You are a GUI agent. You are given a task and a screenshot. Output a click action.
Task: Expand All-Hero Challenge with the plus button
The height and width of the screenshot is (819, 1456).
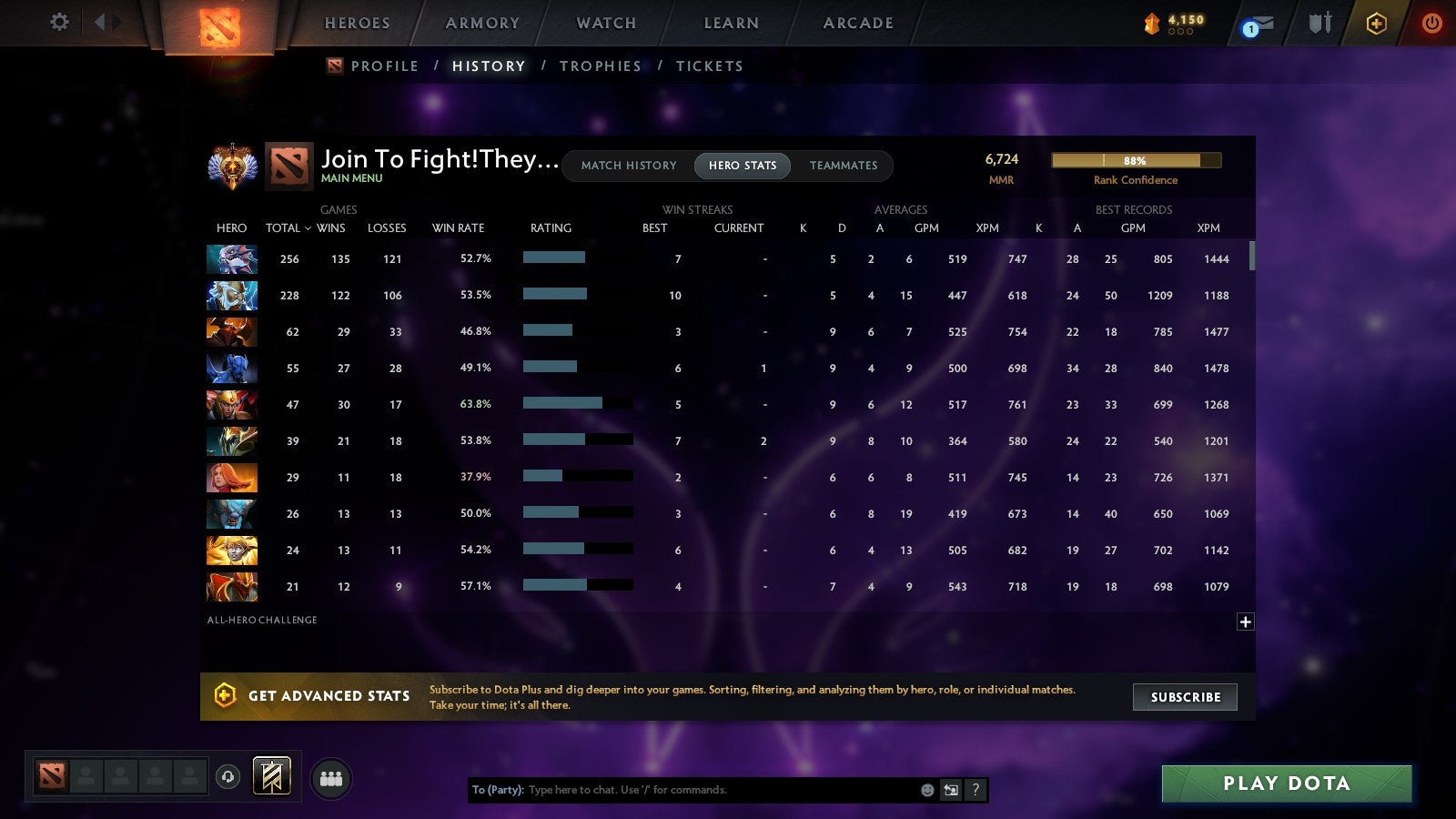[1244, 621]
